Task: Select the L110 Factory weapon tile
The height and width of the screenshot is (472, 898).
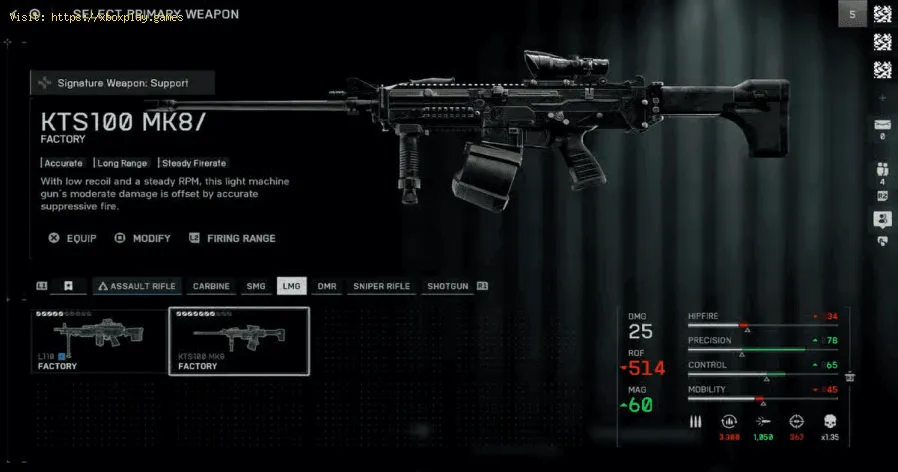Action: pyautogui.click(x=99, y=340)
